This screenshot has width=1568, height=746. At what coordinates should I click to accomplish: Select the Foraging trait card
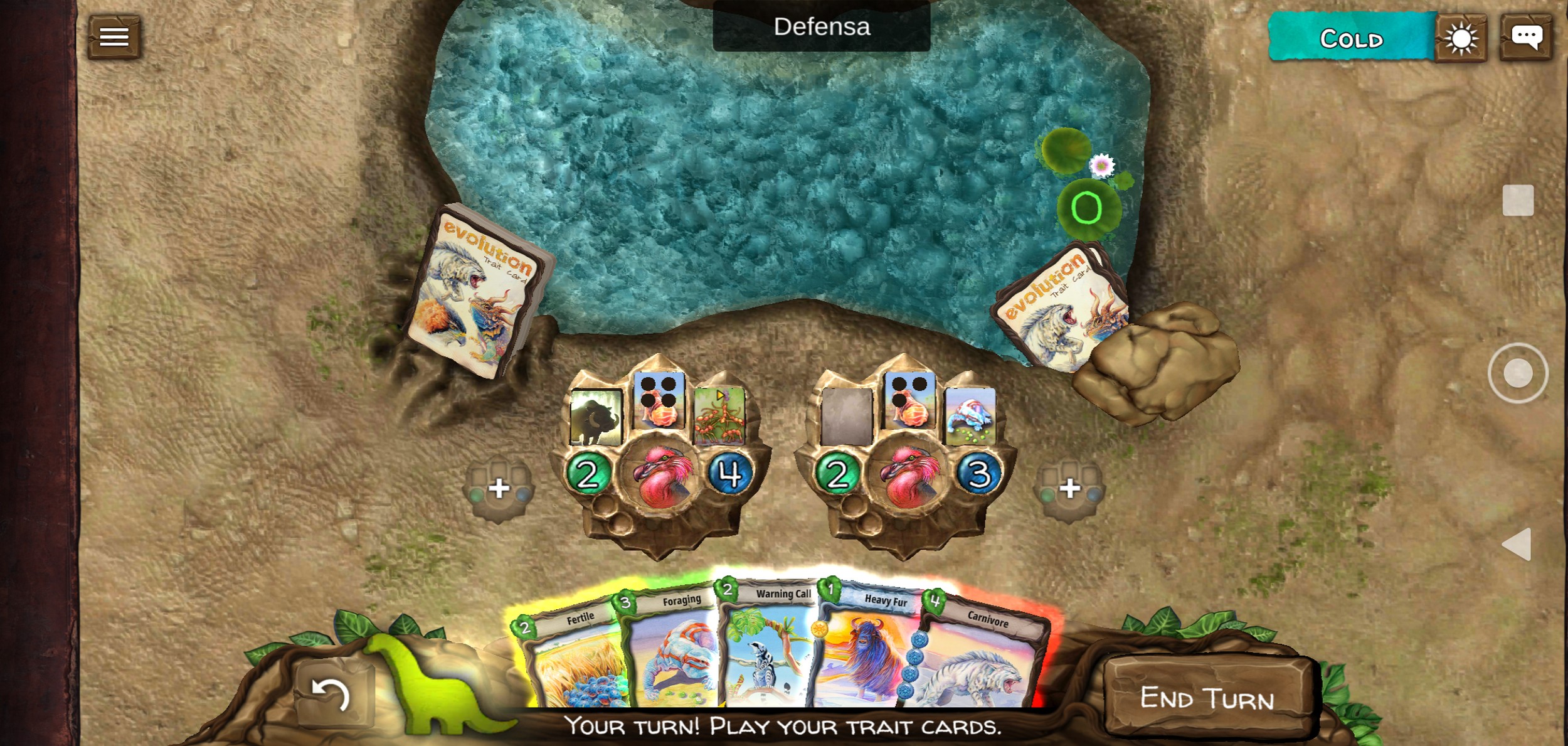(x=671, y=653)
